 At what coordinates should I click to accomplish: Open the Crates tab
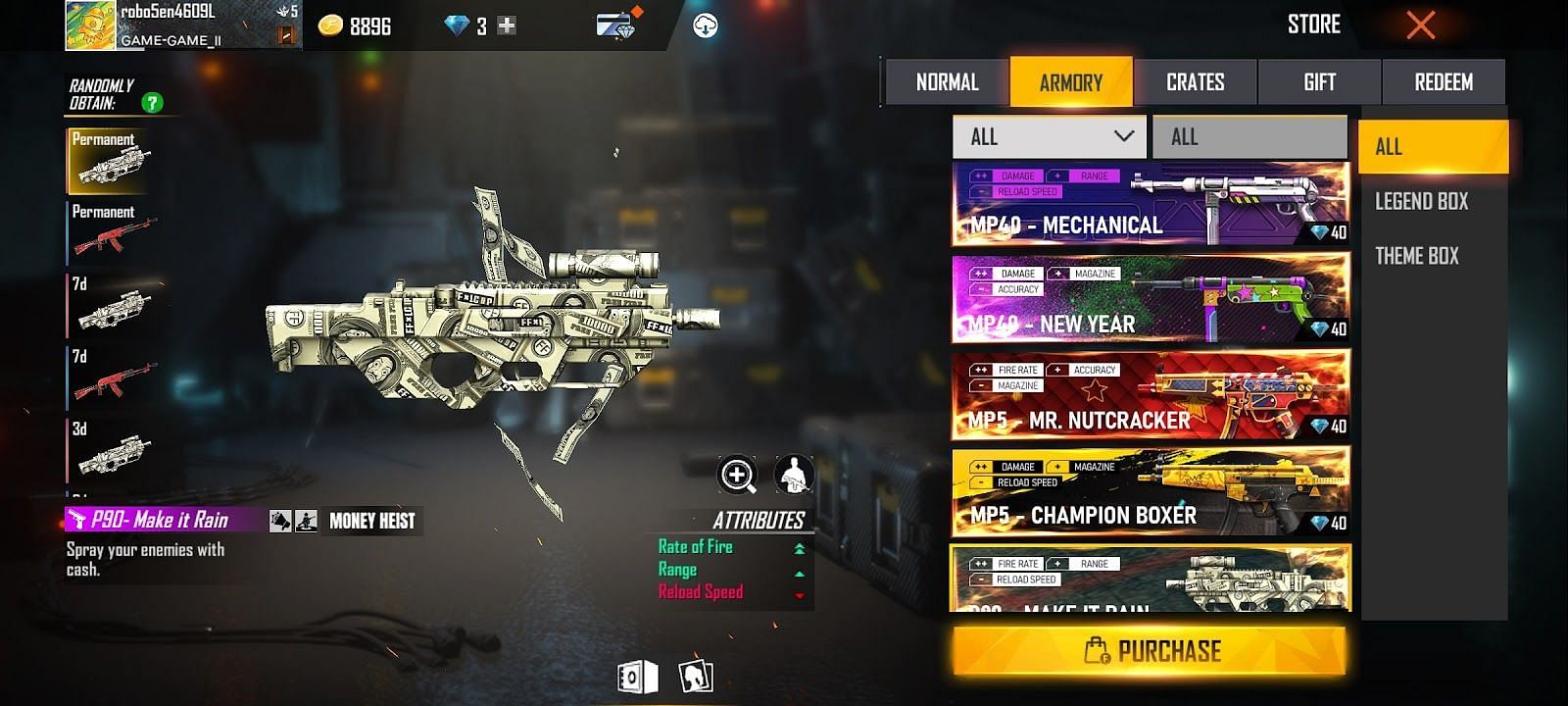pos(1195,82)
